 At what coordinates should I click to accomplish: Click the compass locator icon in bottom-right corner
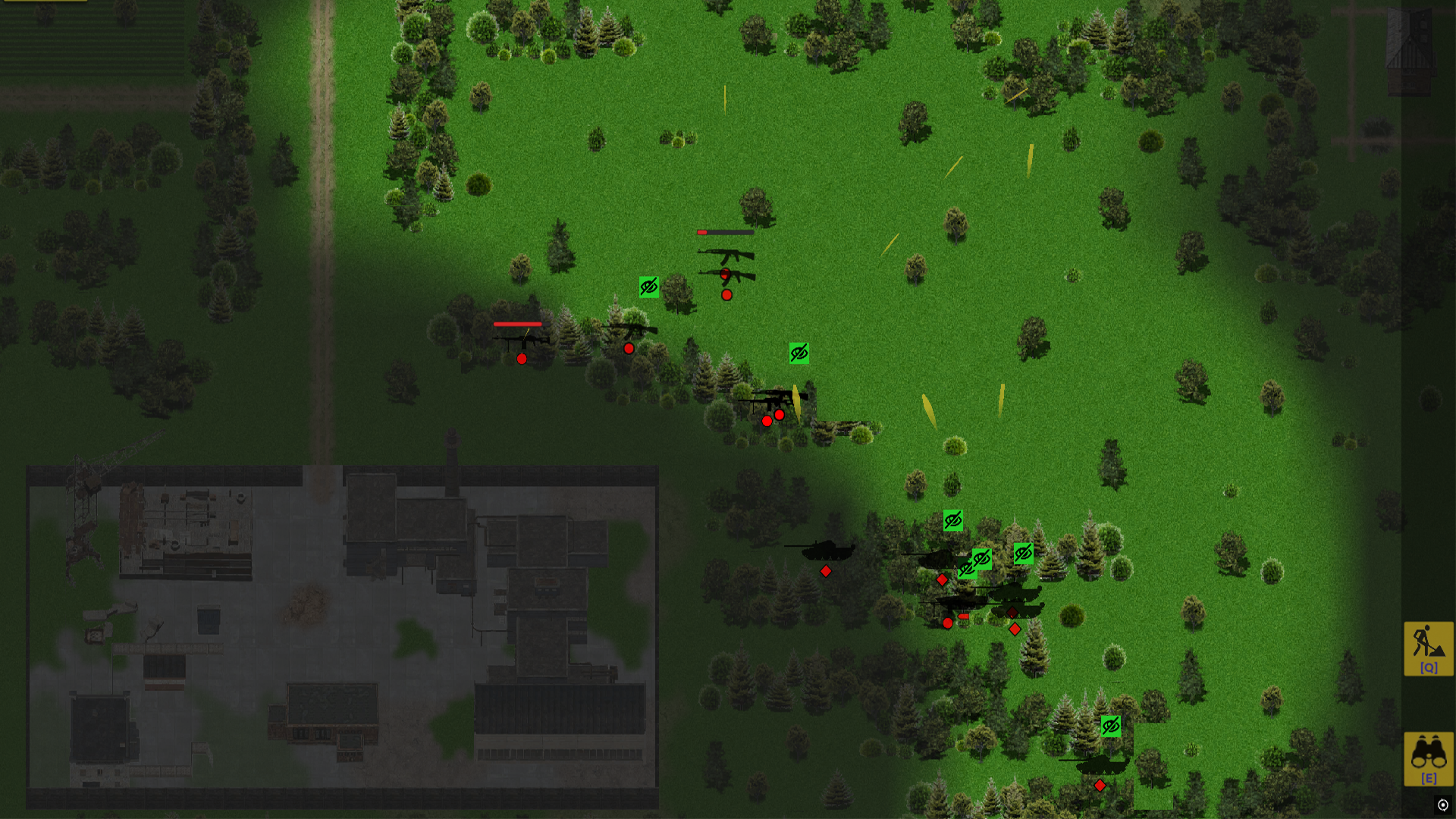[1443, 803]
